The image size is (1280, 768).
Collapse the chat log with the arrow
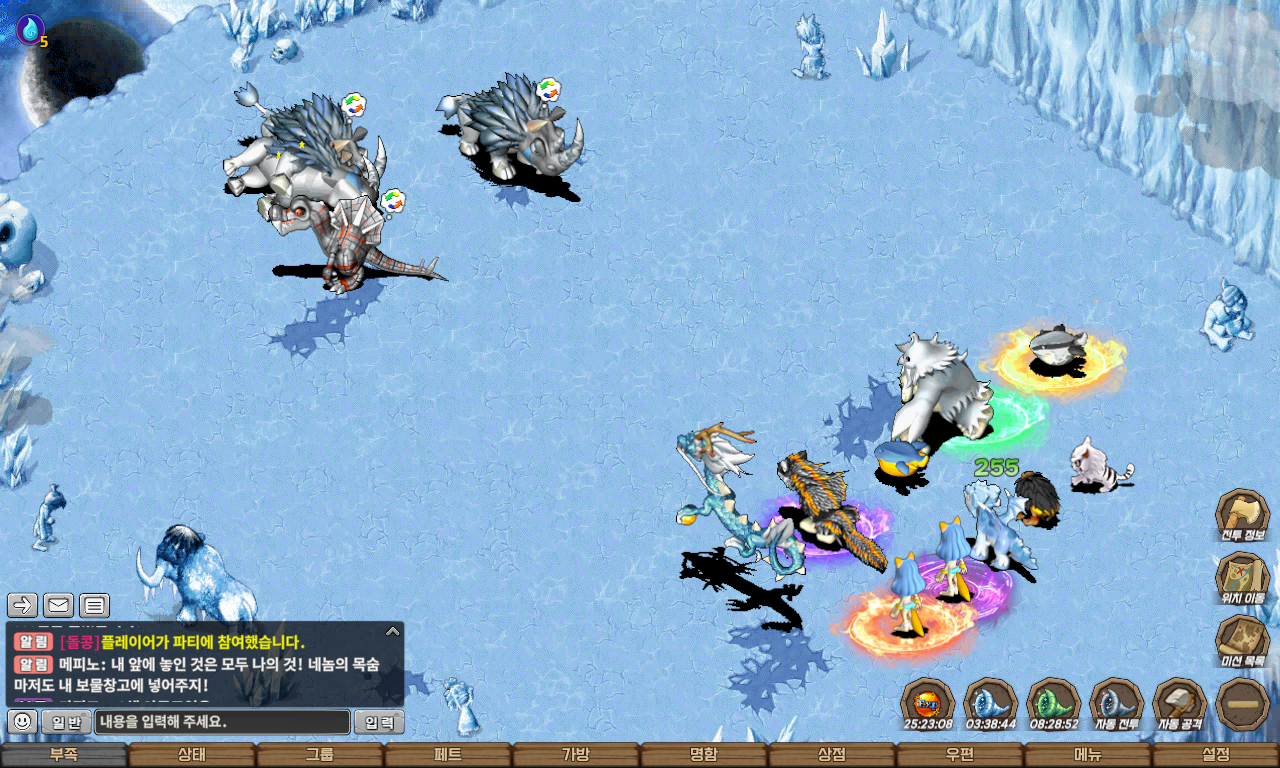(x=393, y=631)
